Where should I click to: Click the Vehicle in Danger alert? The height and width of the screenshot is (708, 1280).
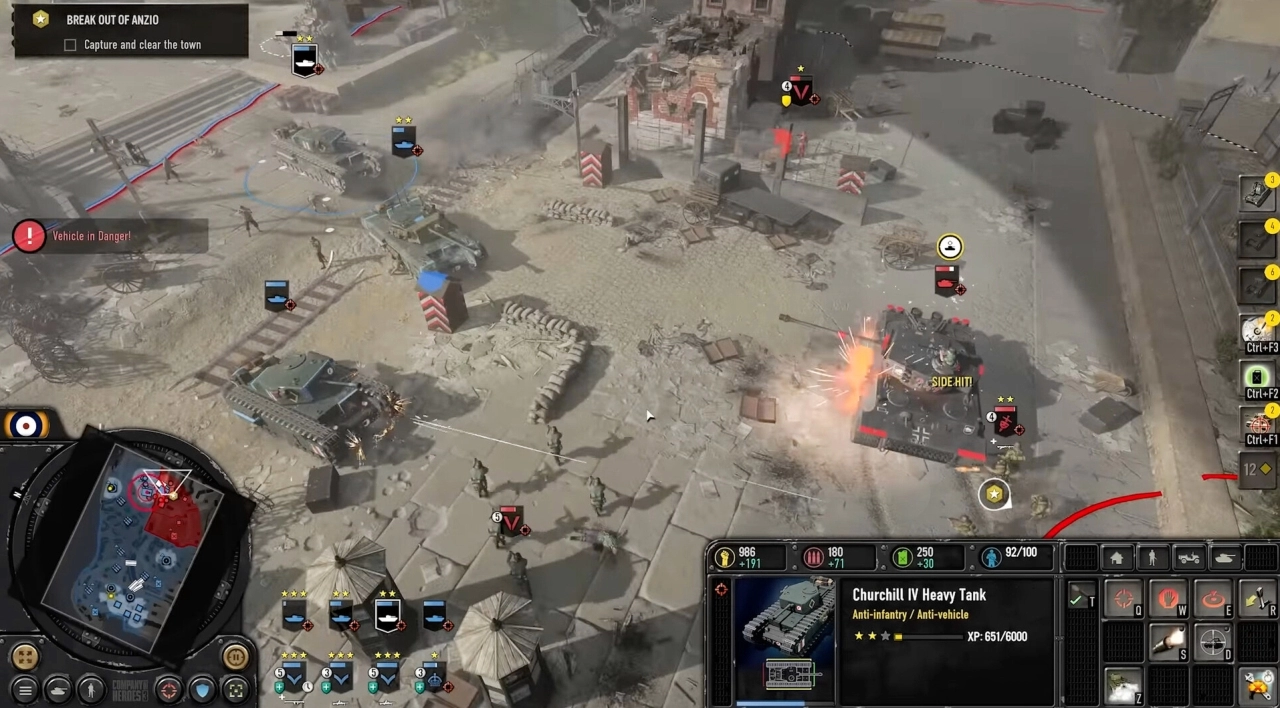[90, 236]
